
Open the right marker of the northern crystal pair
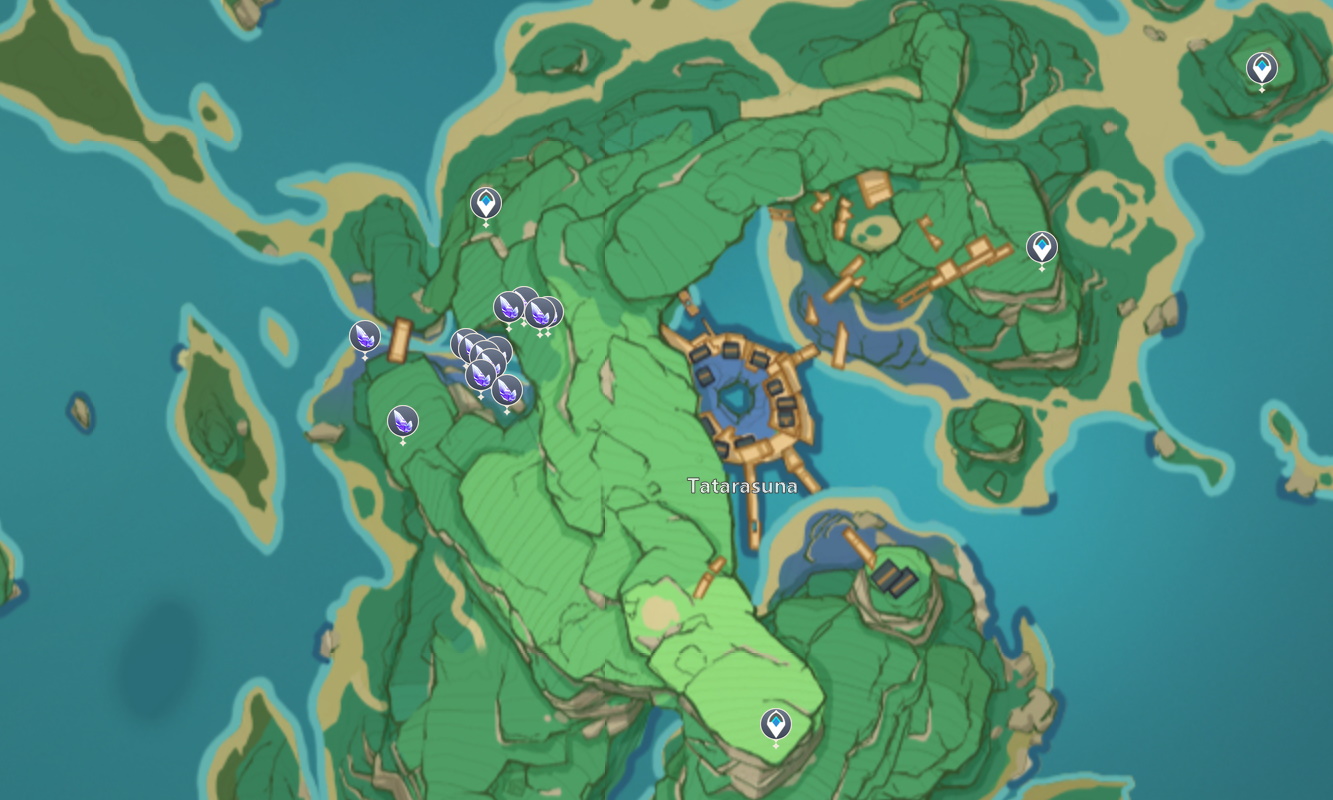(543, 312)
